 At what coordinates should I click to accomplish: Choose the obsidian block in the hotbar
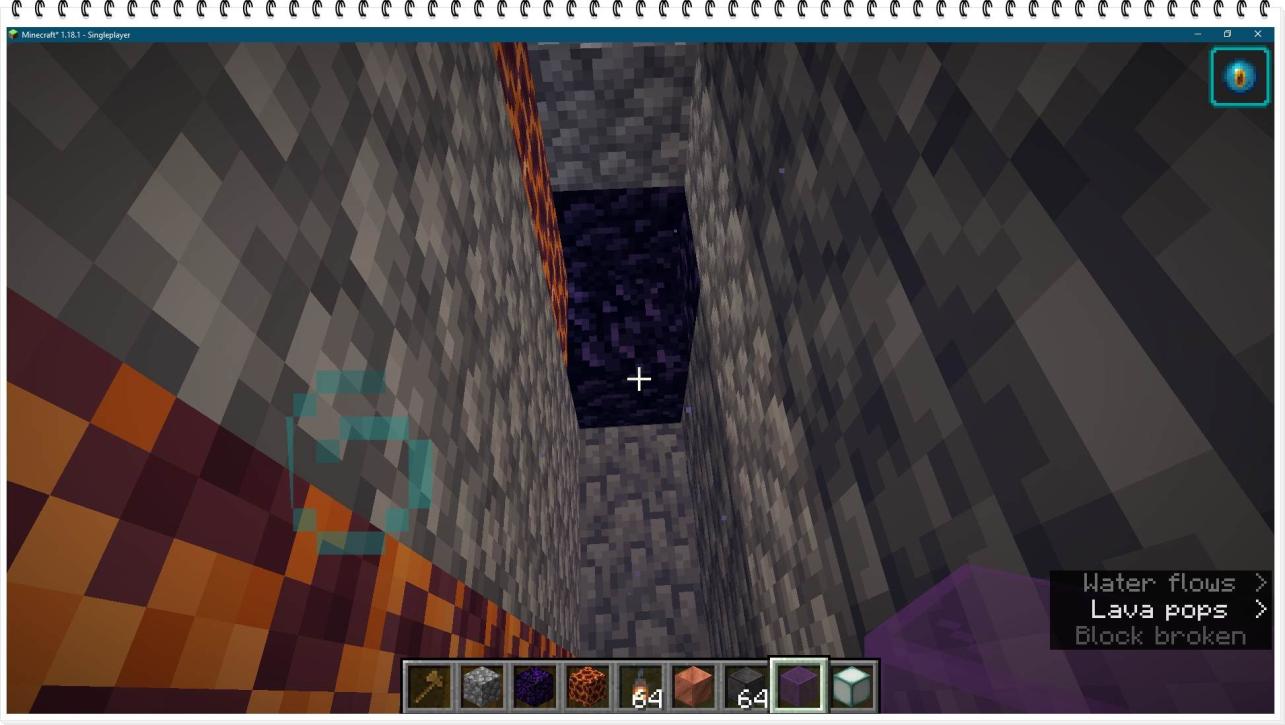pos(534,687)
